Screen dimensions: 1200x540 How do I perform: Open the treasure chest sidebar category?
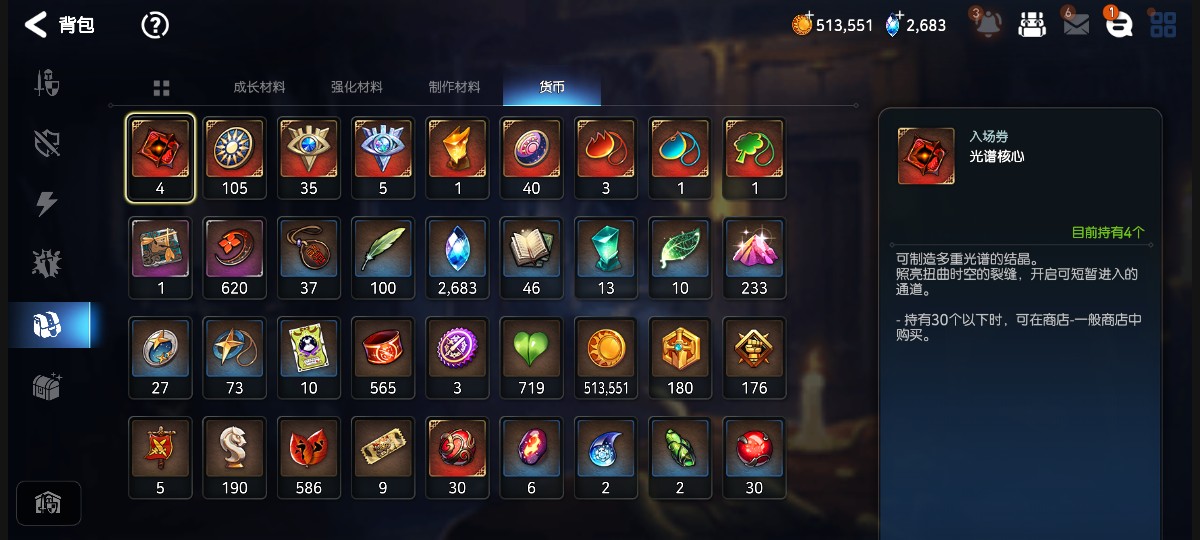pyautogui.click(x=47, y=386)
